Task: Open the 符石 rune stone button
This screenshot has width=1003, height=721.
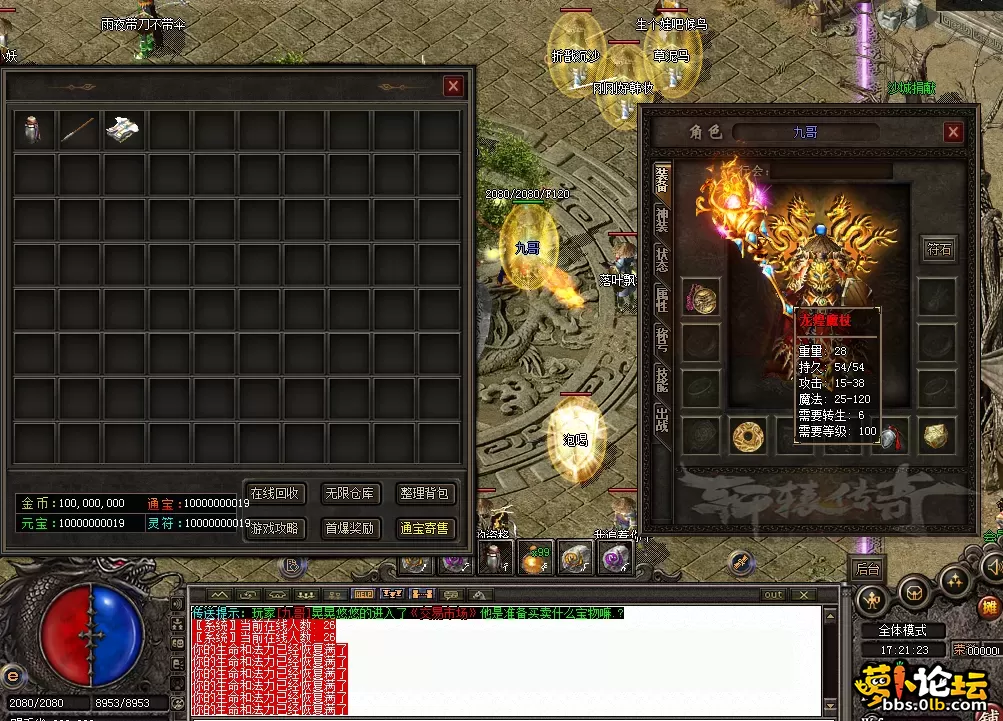Action: 939,249
